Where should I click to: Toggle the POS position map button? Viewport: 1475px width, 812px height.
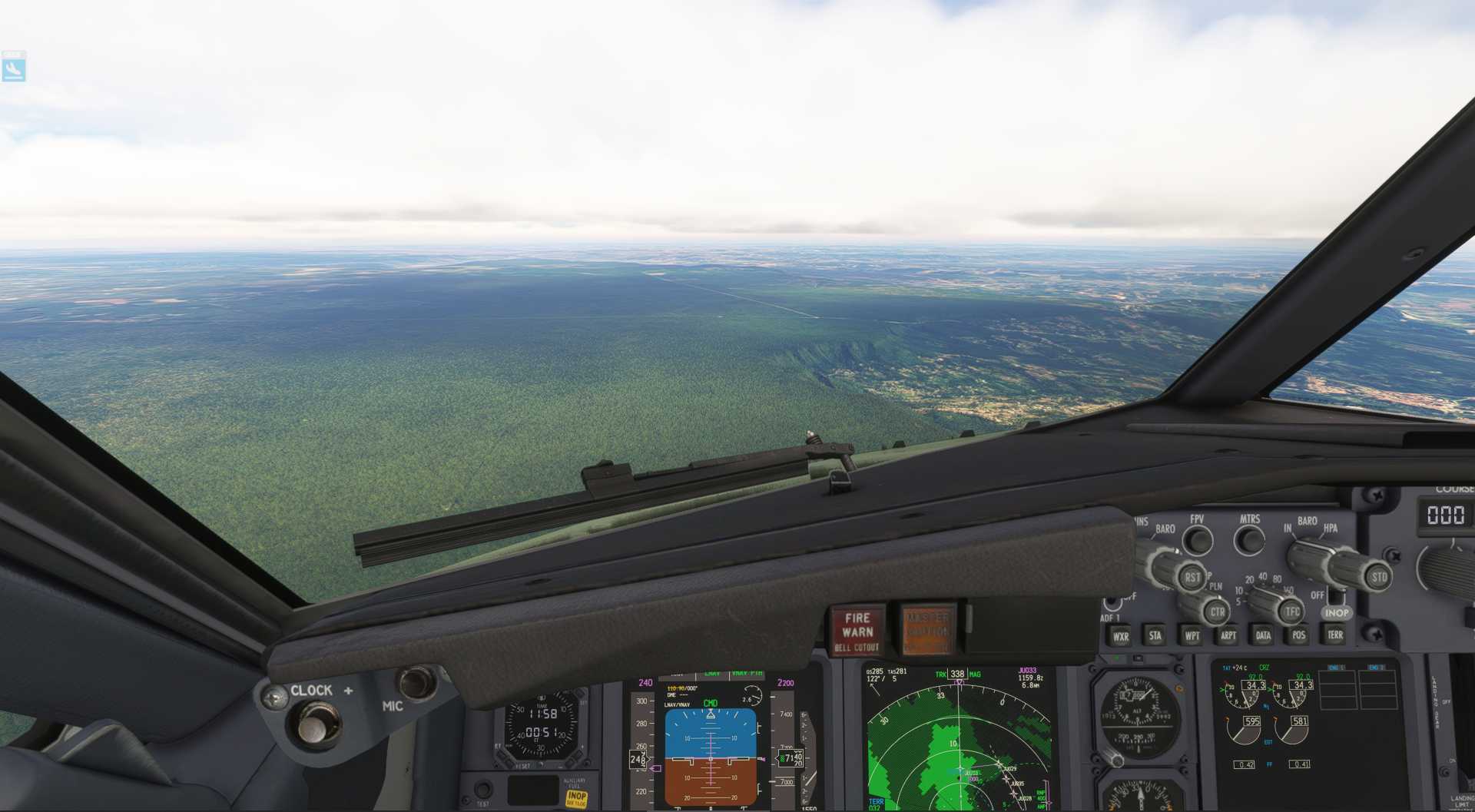(1298, 635)
